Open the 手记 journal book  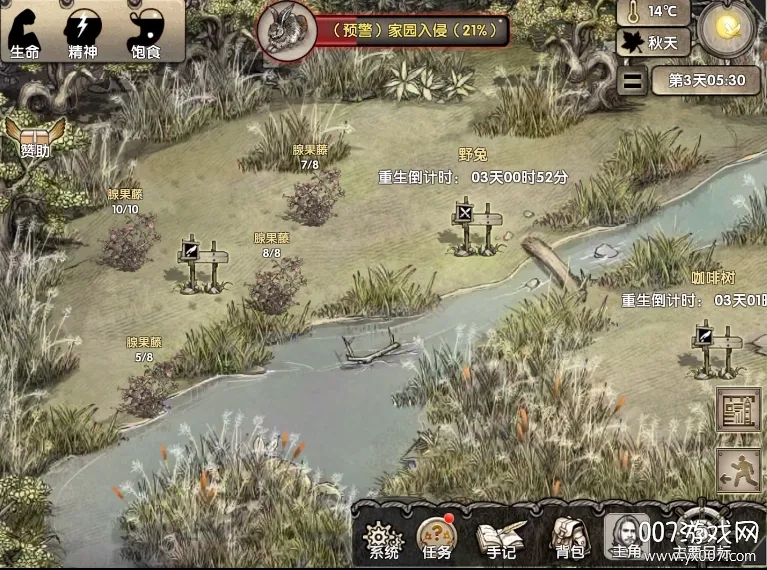[495, 537]
